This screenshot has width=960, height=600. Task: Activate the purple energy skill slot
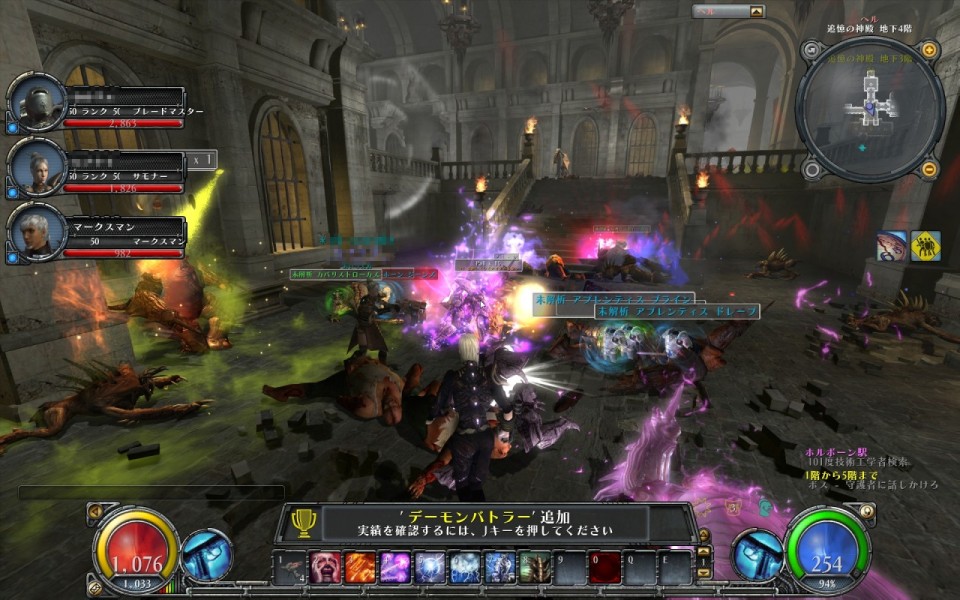[394, 567]
